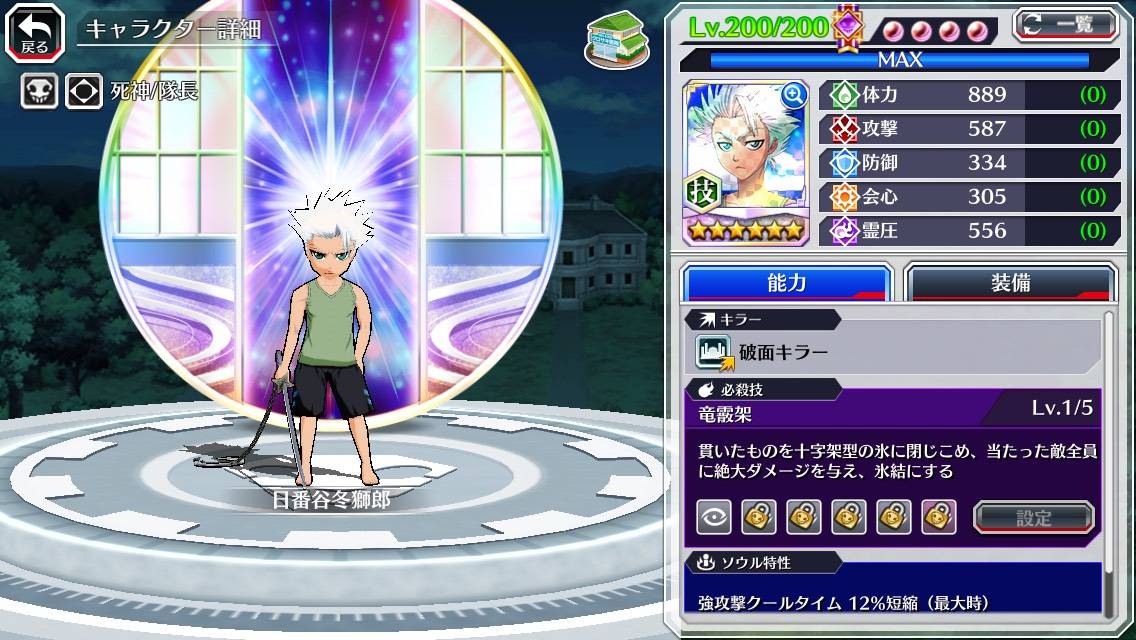Enlarge the Hitsugaya character portrait
1136x640 pixels.
click(x=794, y=95)
